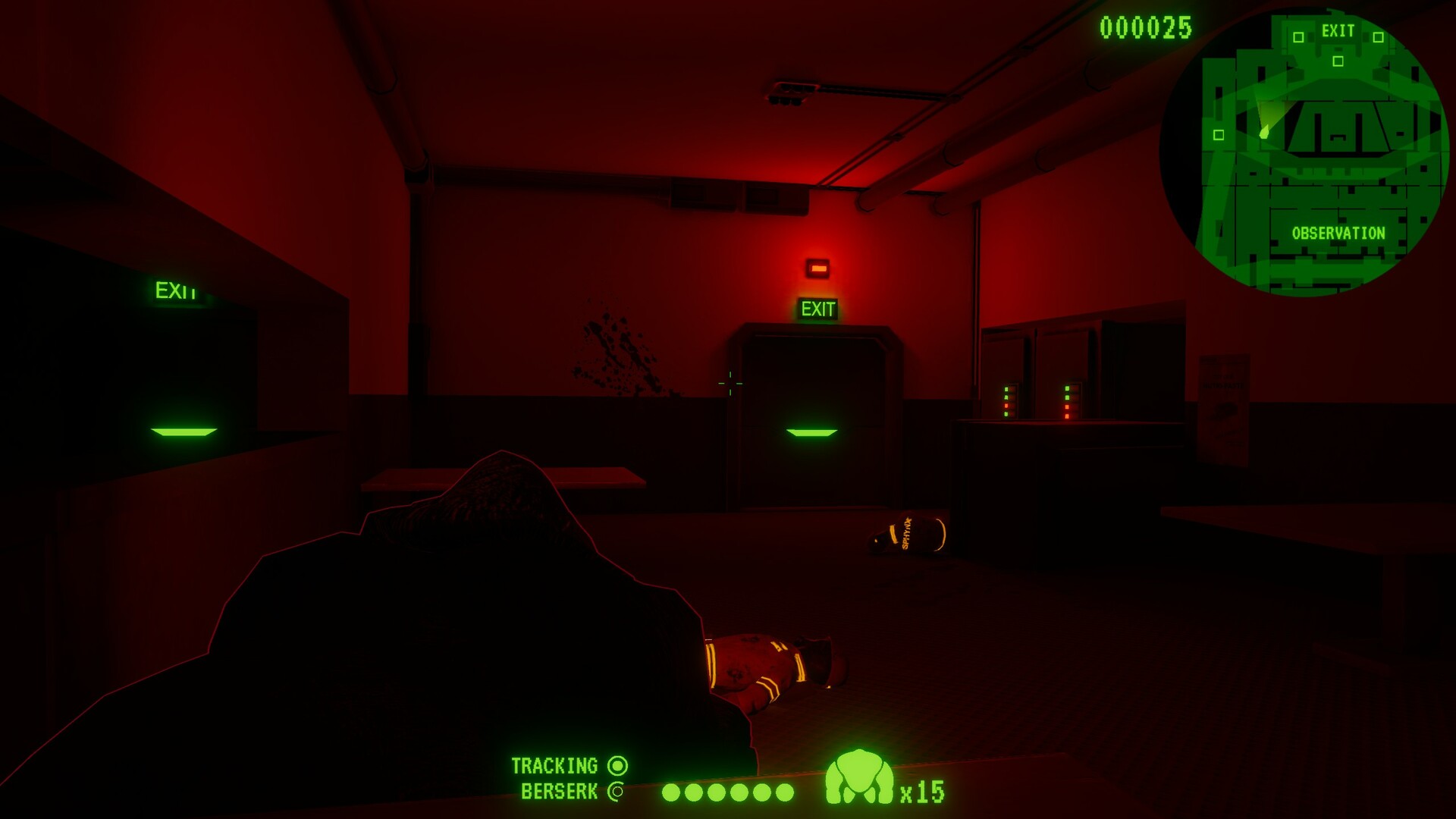Click the red alarm light above the door
1456x819 pixels.
pyautogui.click(x=818, y=268)
